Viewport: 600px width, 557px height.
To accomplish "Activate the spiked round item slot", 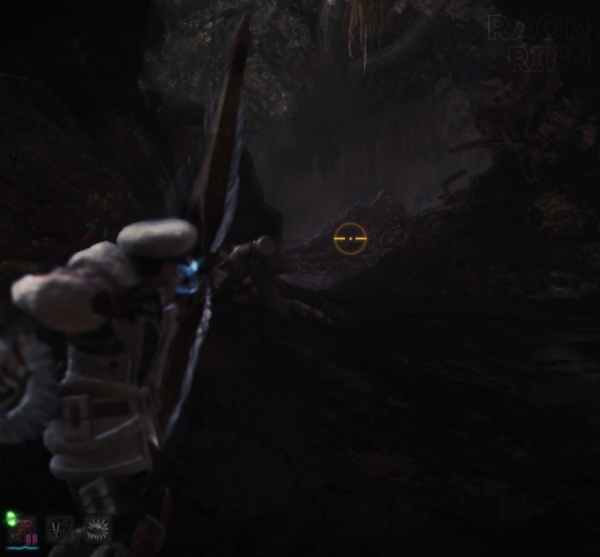I will 98,528.
